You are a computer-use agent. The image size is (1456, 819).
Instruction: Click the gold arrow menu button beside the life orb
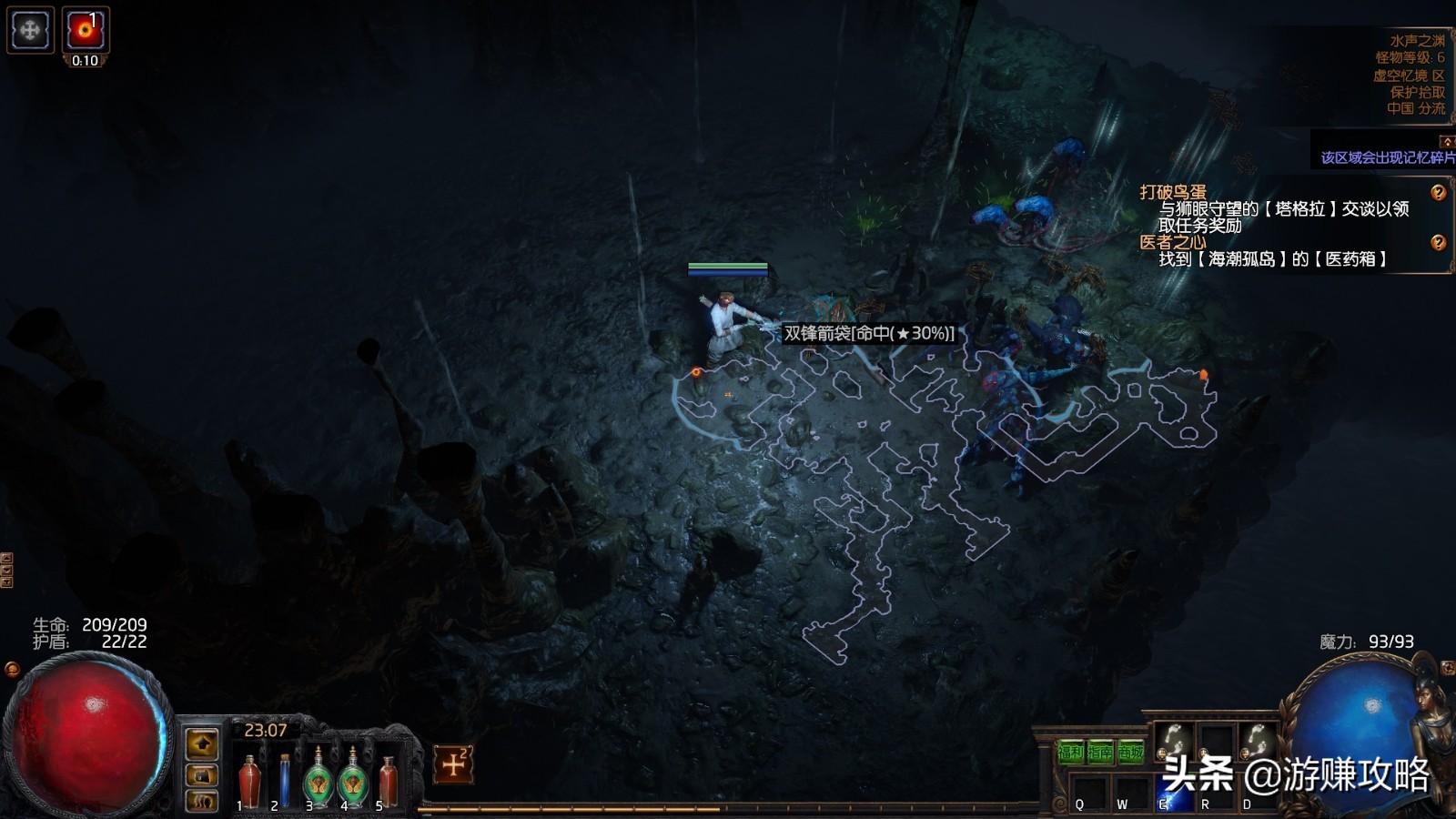[202, 744]
